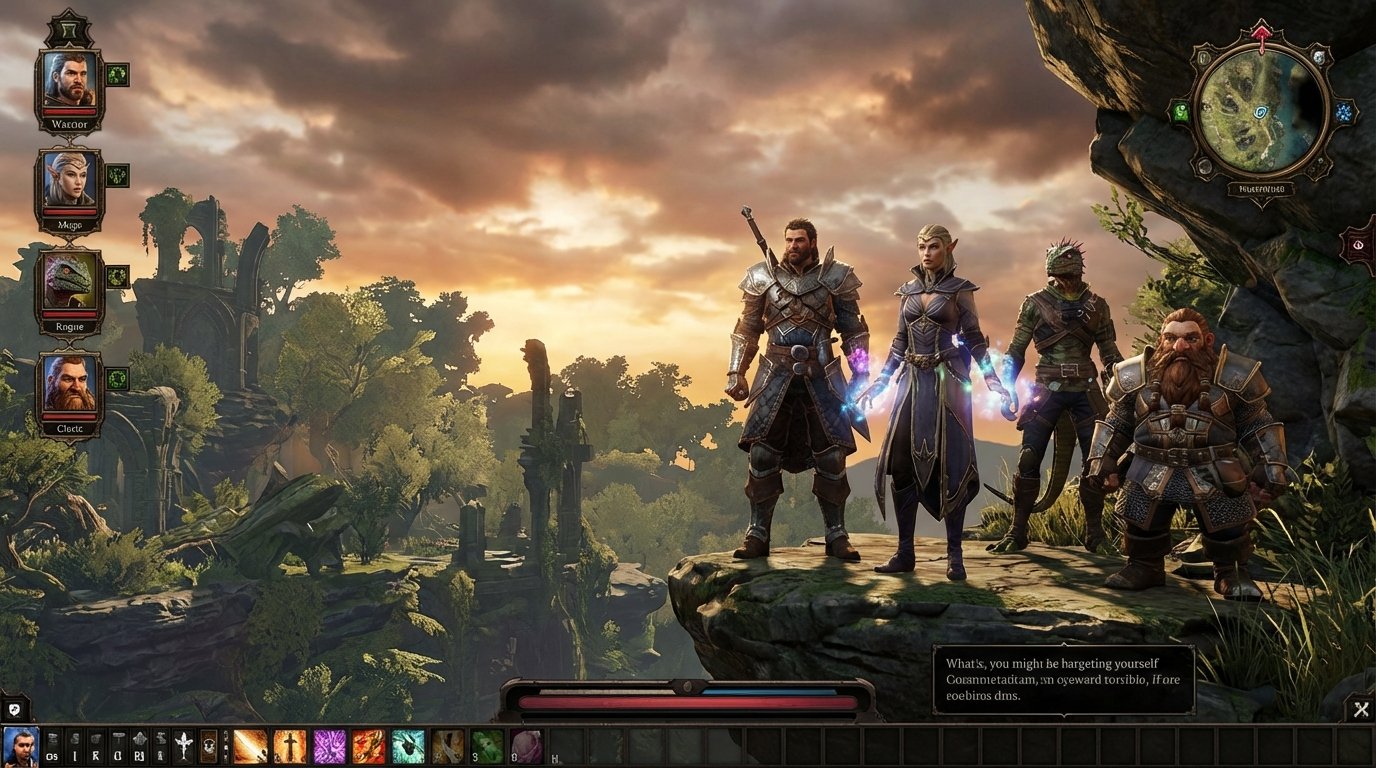Click the green gem icon on the minimap frame
Viewport: 1376px width, 768px height.
[1183, 112]
